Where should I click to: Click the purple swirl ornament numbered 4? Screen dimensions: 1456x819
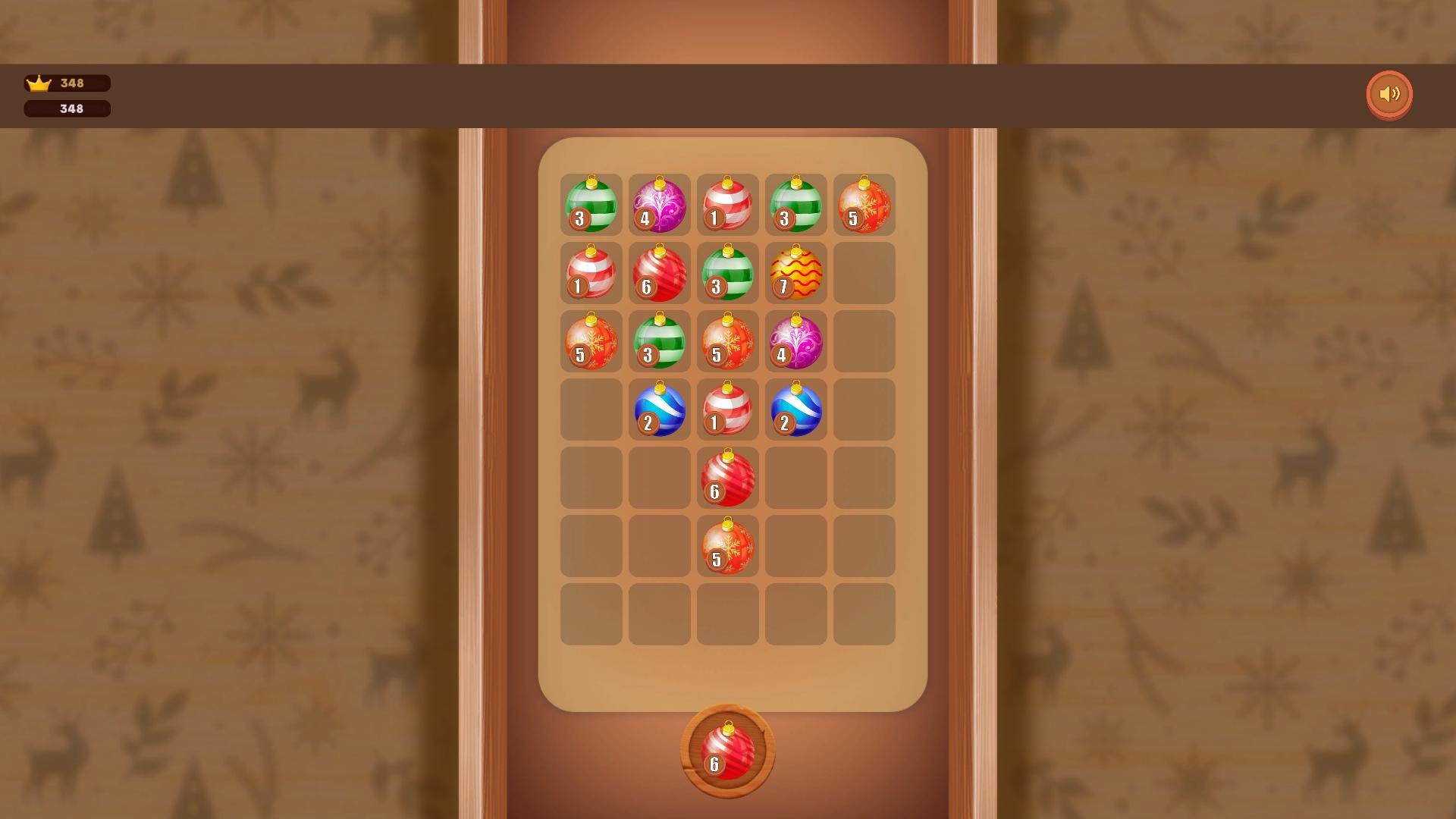659,205
